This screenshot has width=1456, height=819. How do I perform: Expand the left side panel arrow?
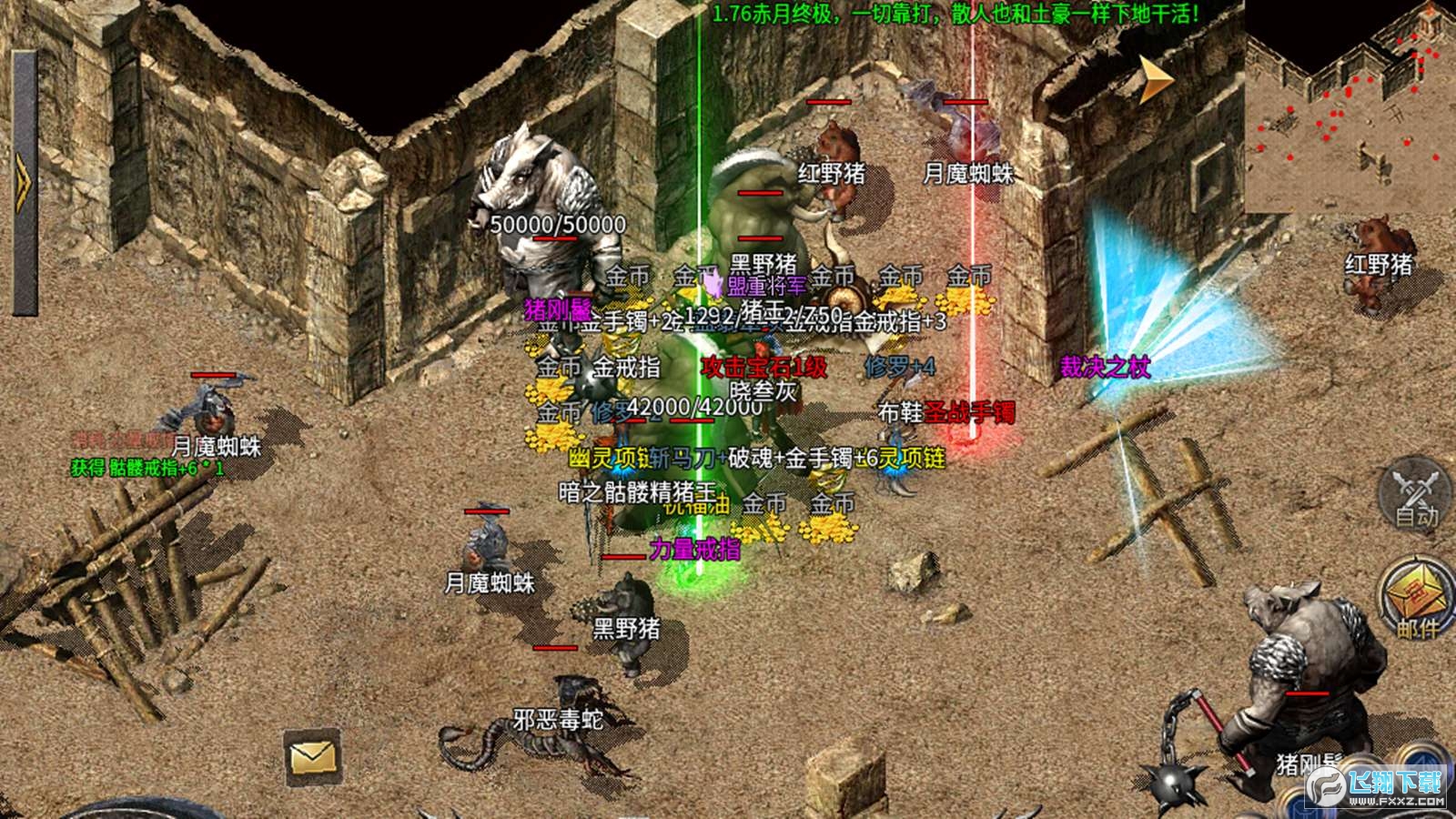coord(23,182)
